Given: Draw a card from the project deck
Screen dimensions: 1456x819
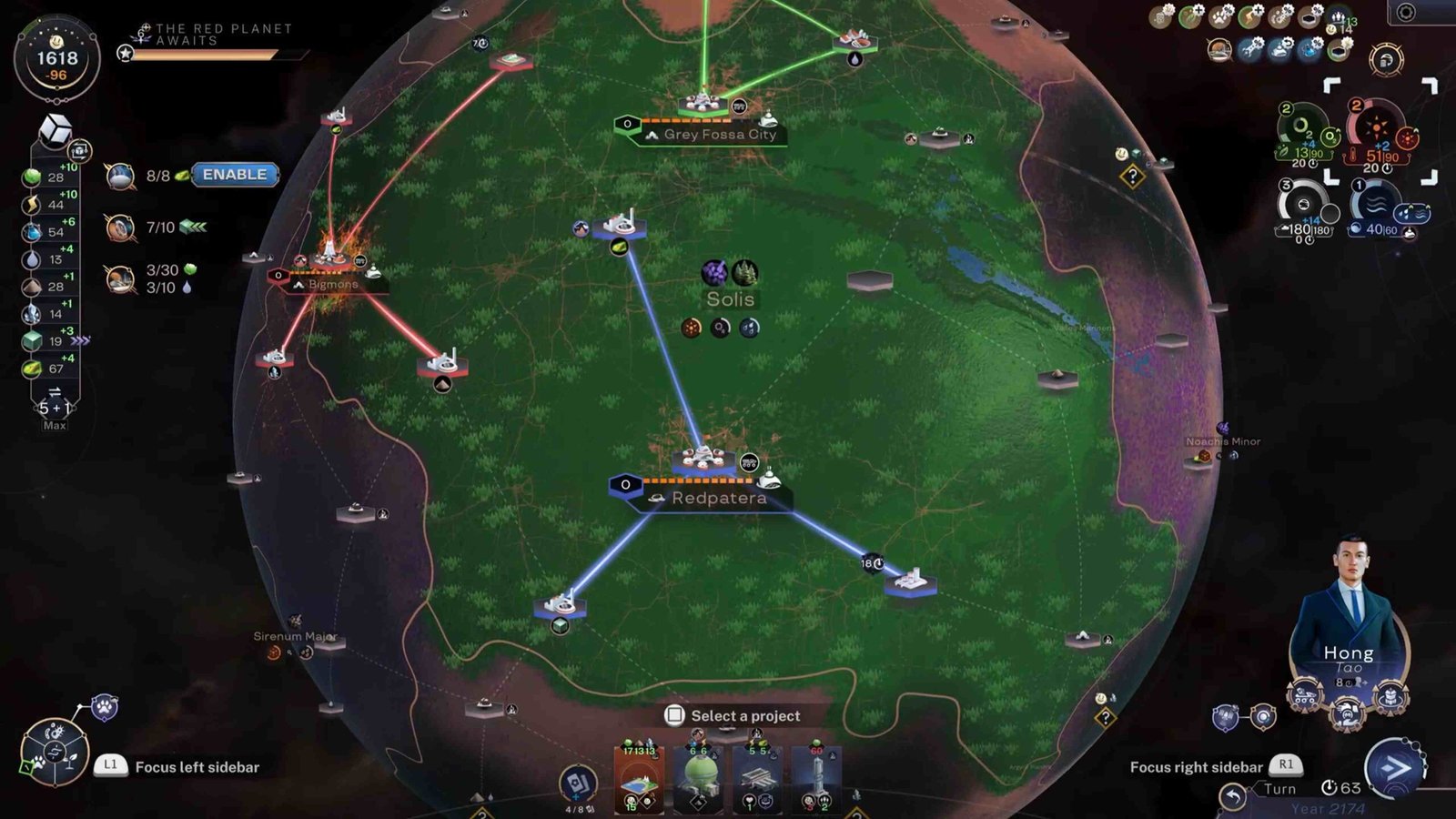Looking at the screenshot, I should [577, 783].
